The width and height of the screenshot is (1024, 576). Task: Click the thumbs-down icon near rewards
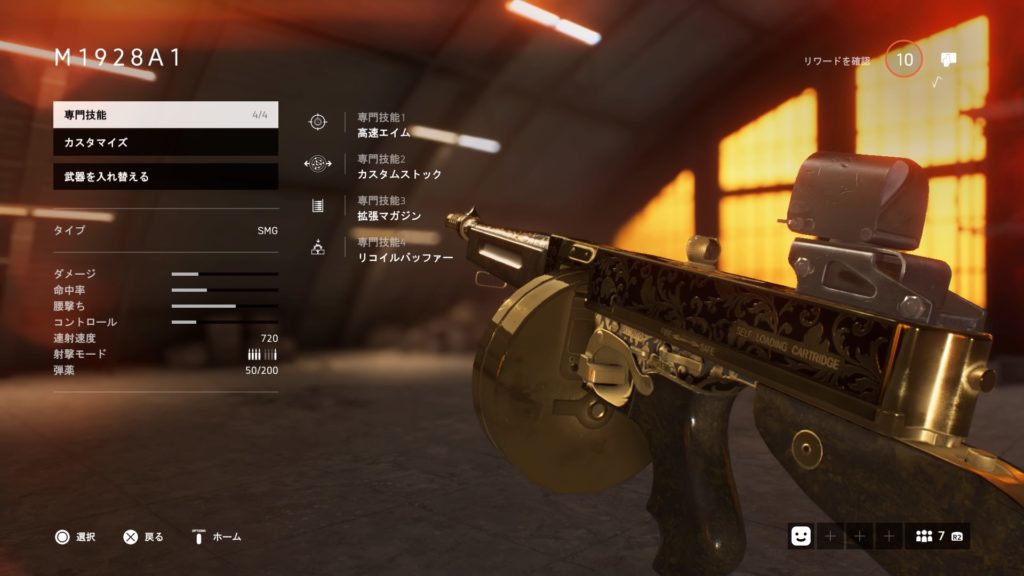click(x=949, y=59)
